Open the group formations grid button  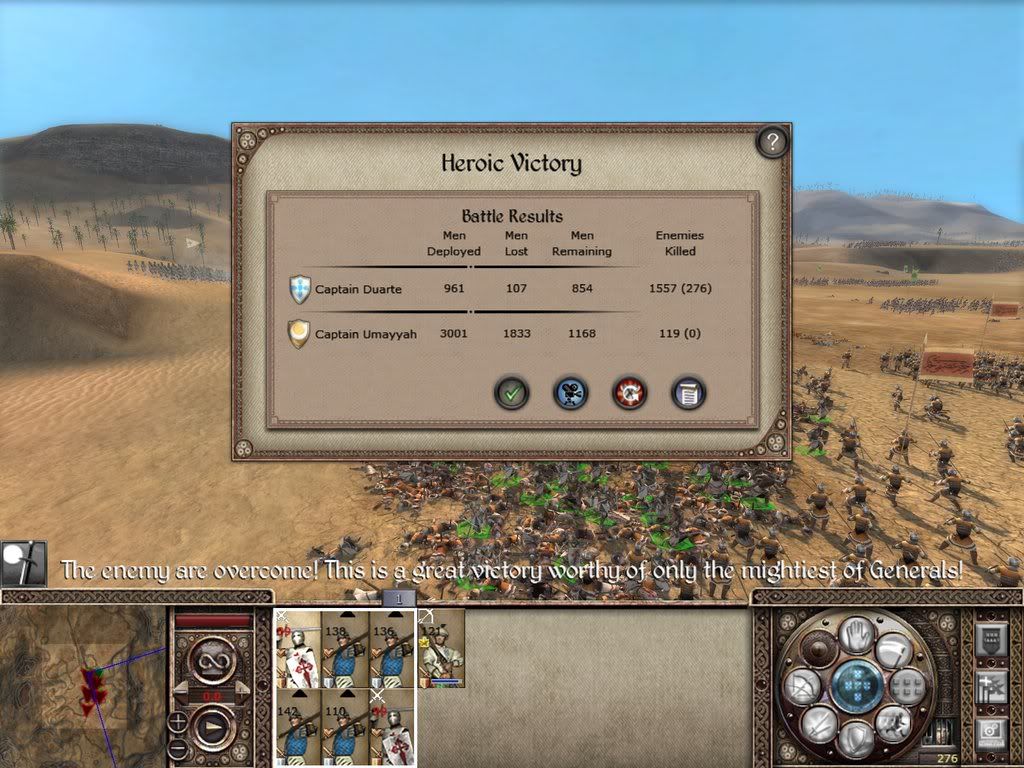pyautogui.click(x=909, y=687)
